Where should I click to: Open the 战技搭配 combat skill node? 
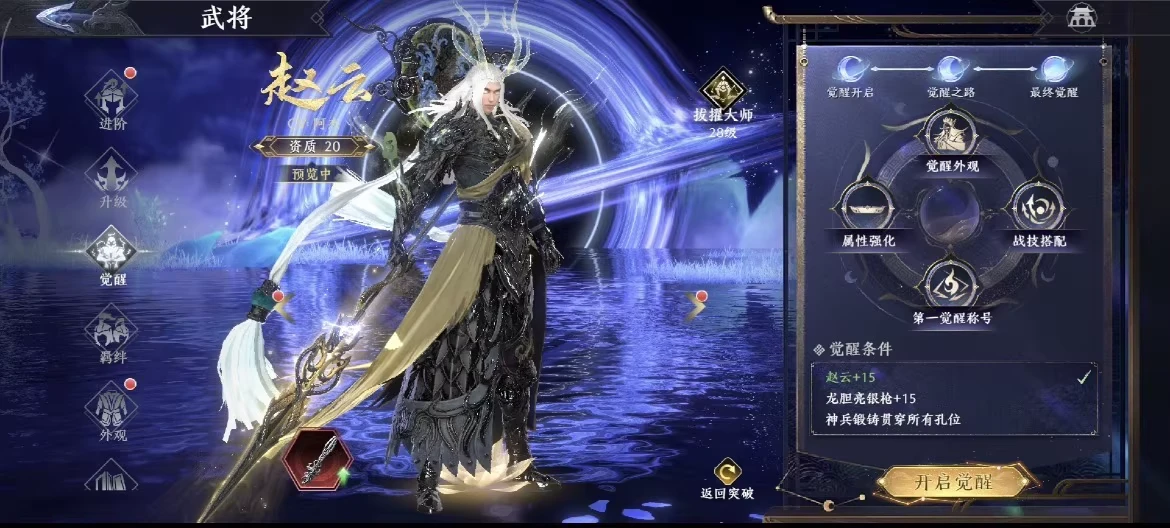[1032, 210]
